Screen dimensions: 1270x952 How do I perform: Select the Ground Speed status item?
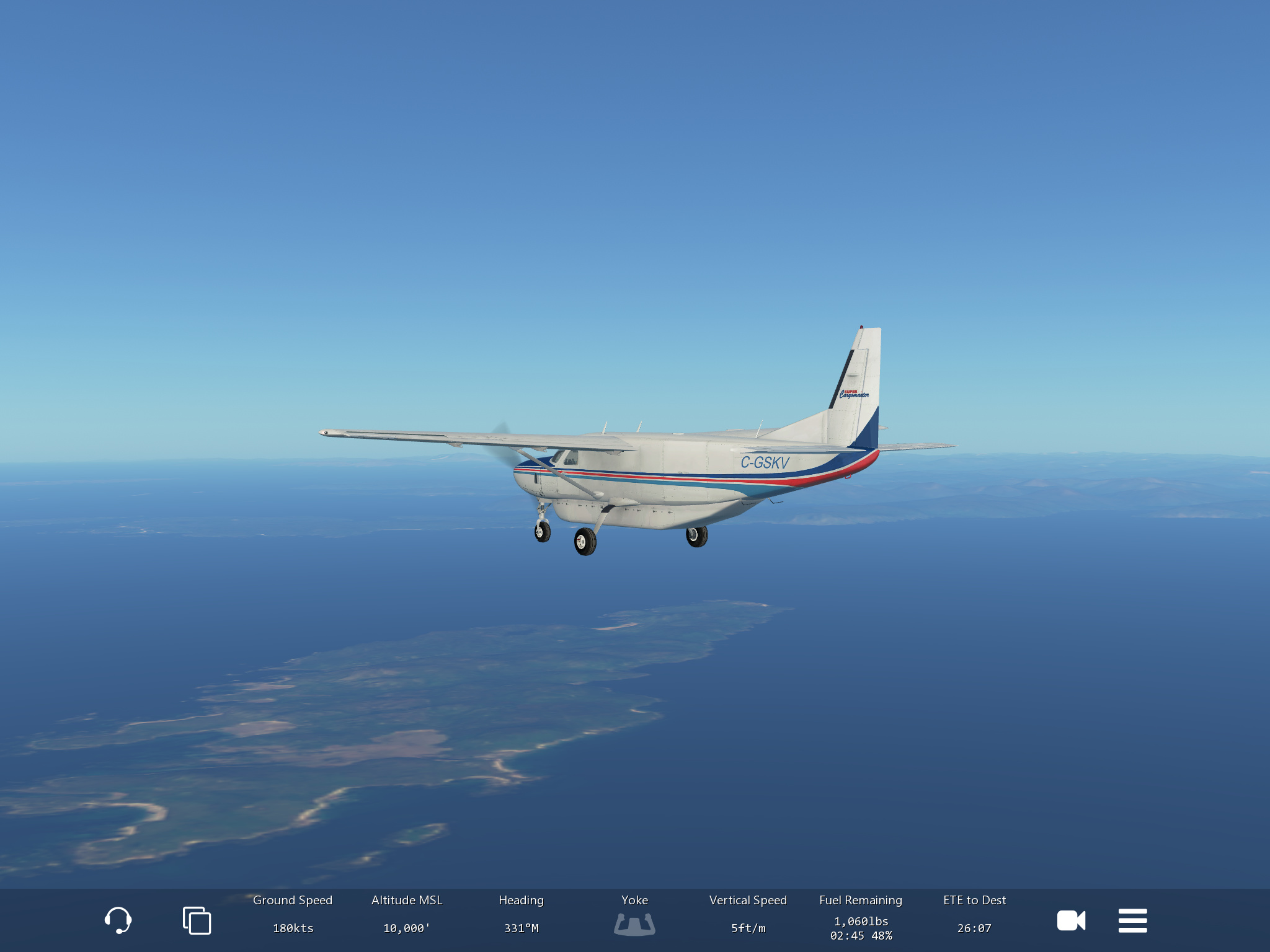pos(293,915)
